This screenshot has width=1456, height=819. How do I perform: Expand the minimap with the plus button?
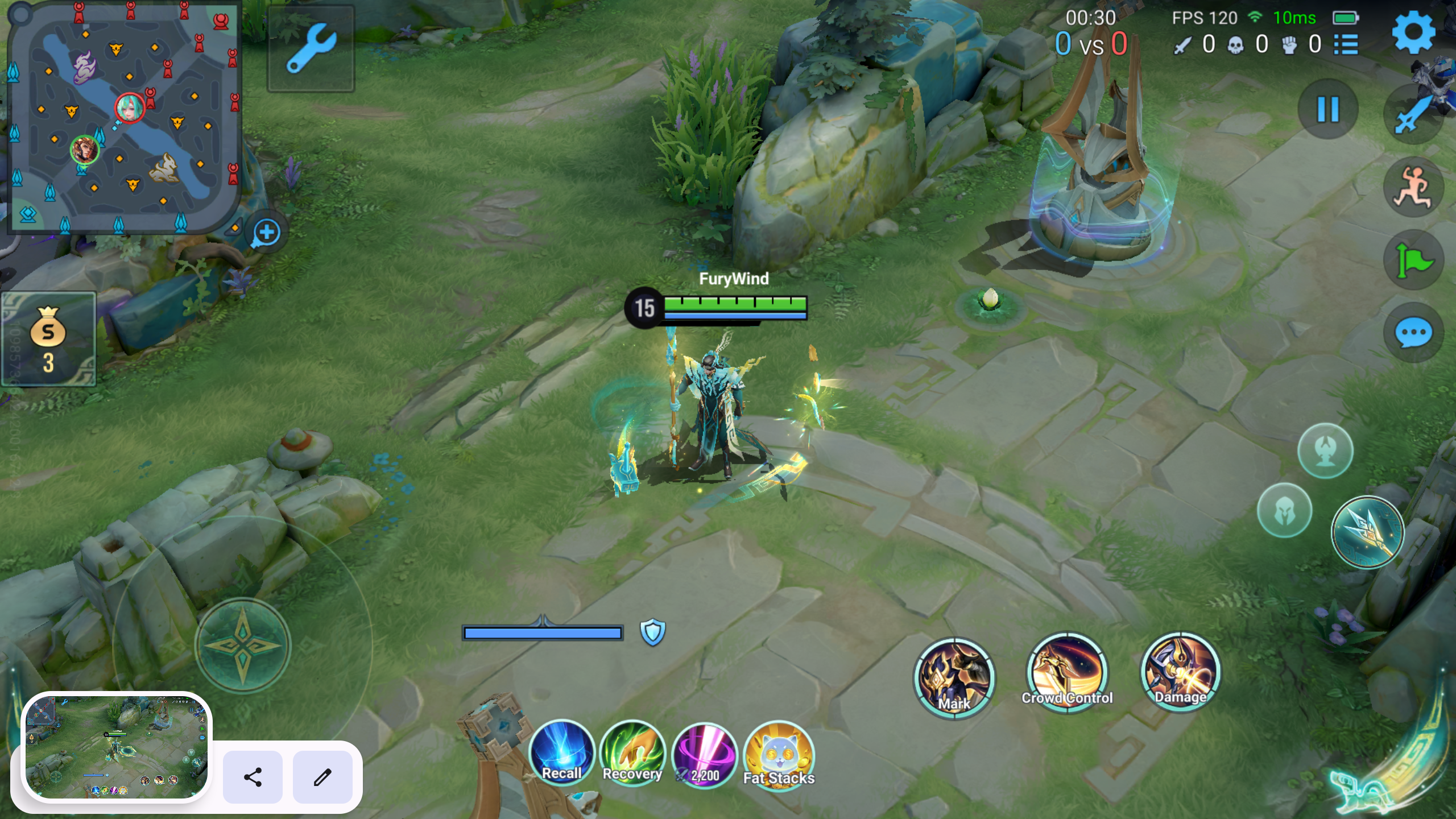[266, 233]
